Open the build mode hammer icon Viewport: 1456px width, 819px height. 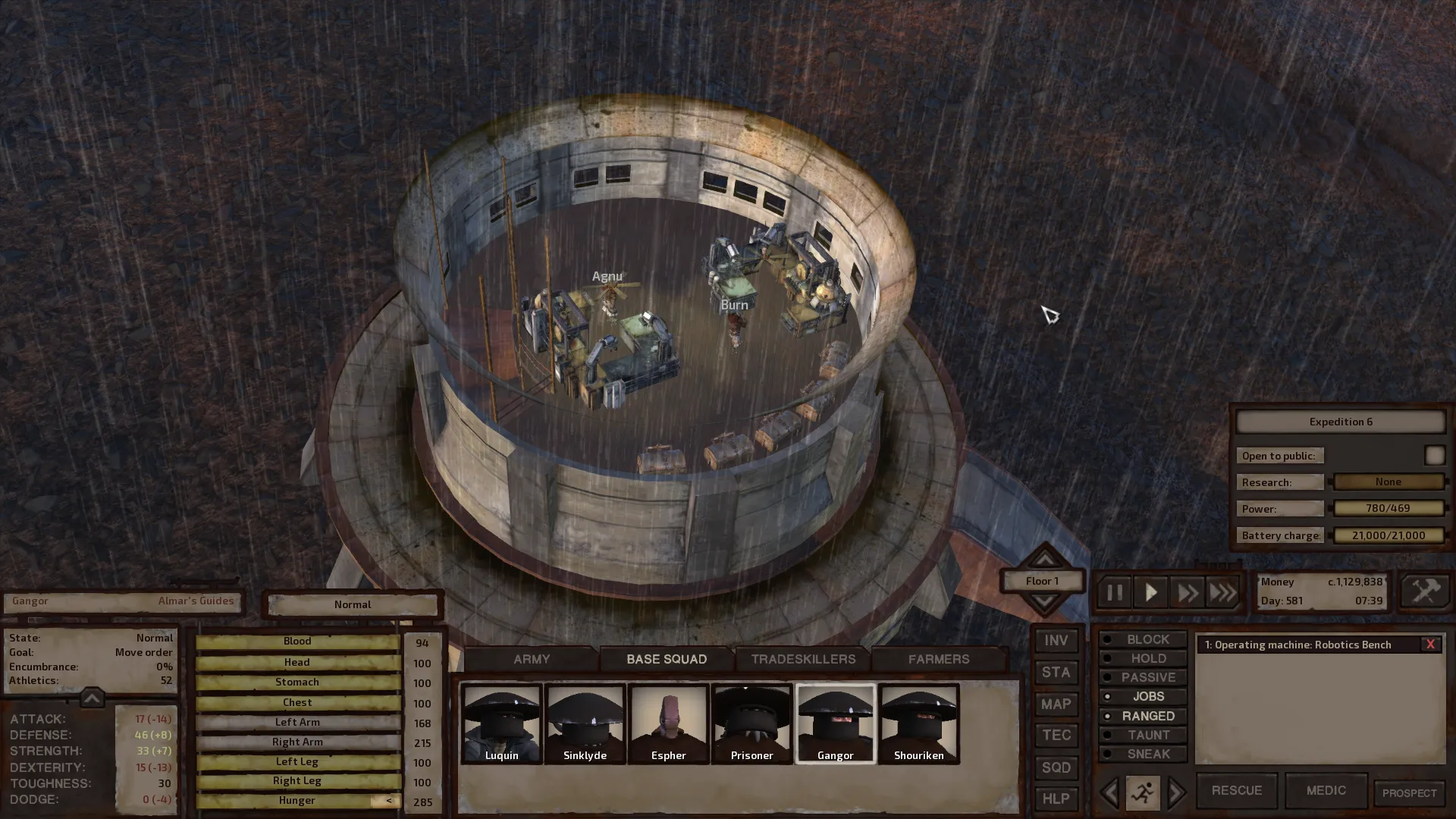click(x=1425, y=591)
